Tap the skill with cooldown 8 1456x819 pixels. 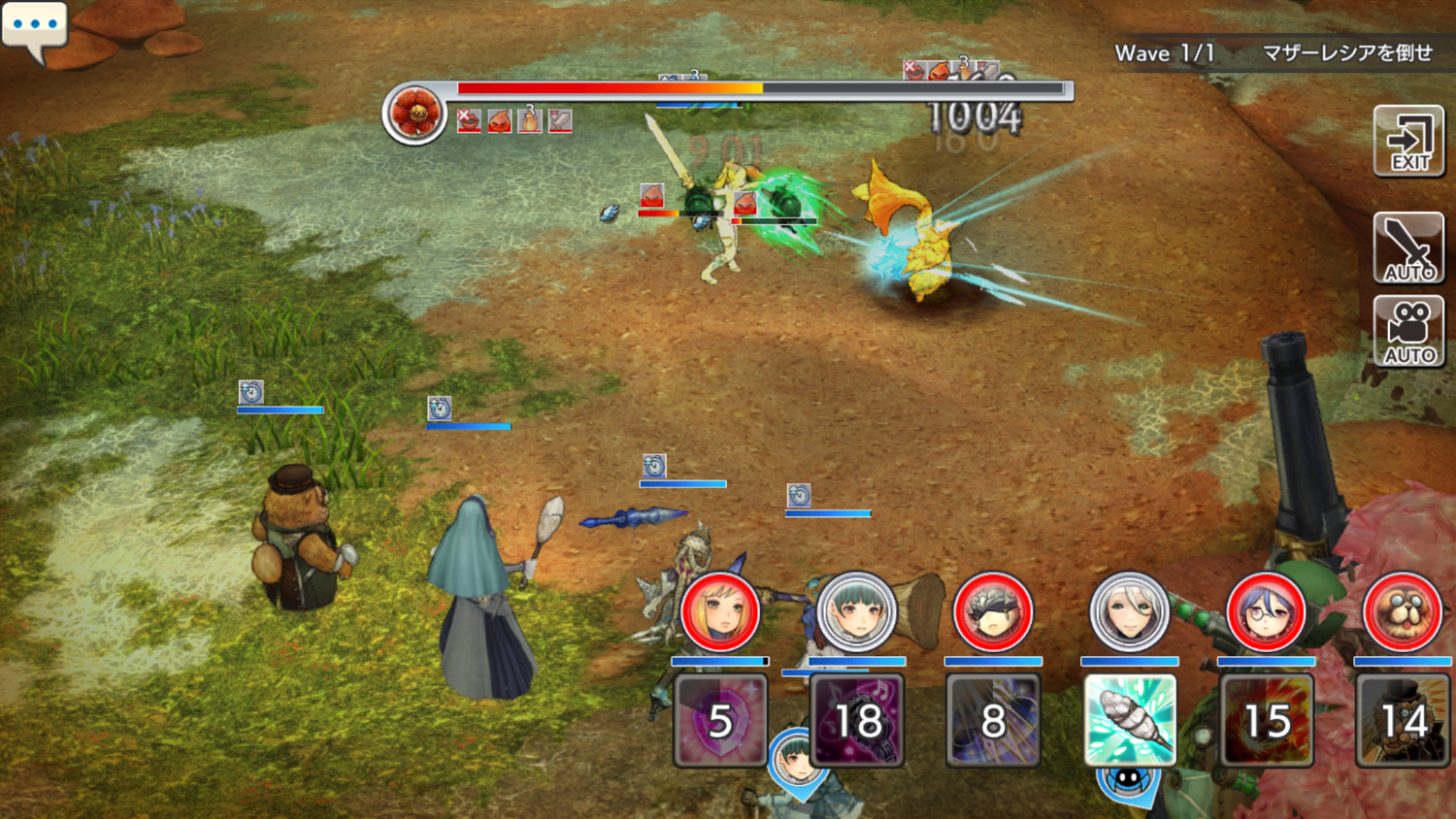click(x=993, y=720)
